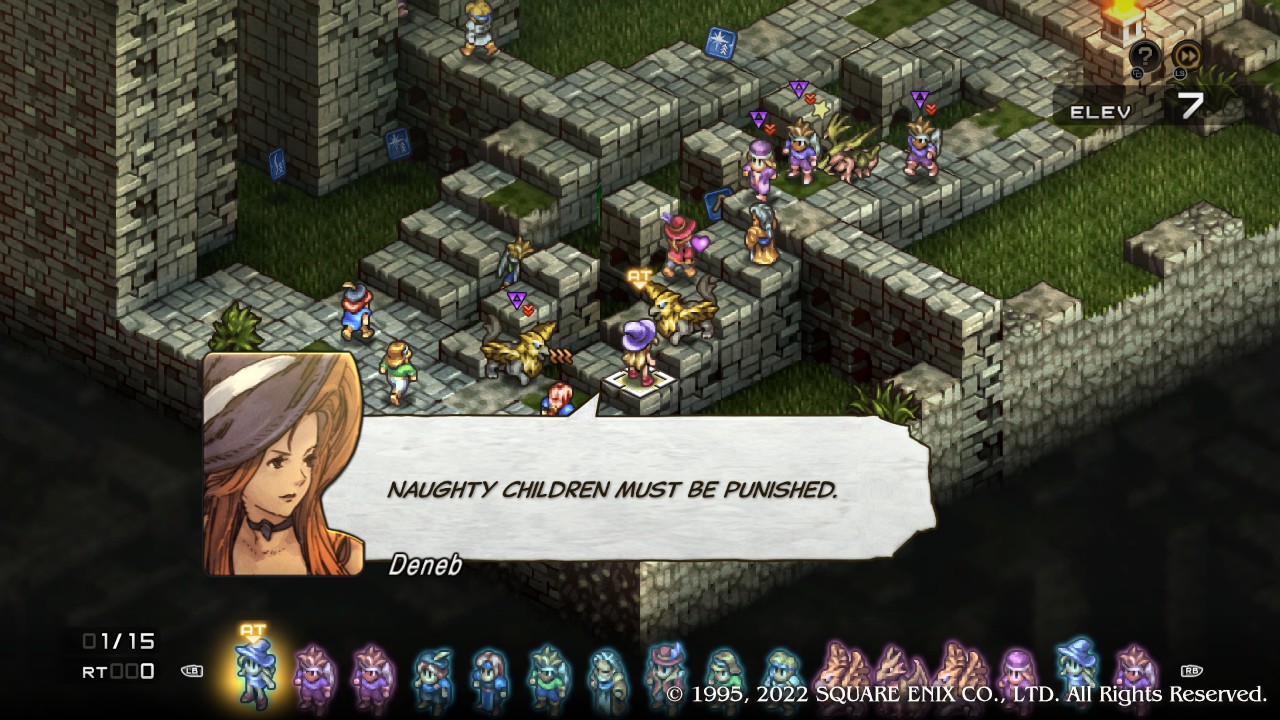Open the question mark help icon

[1145, 56]
